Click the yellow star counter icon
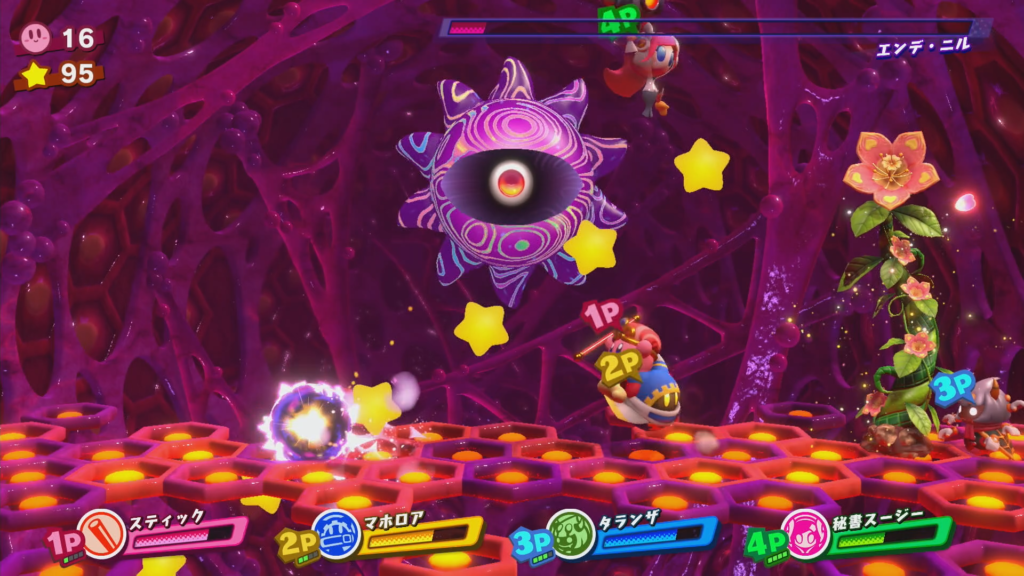 [35, 75]
